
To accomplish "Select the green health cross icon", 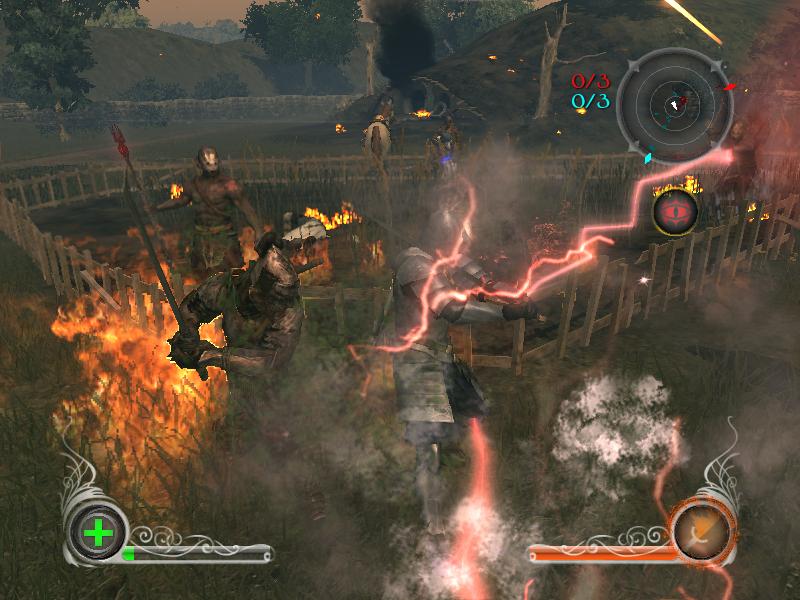I will coord(97,532).
